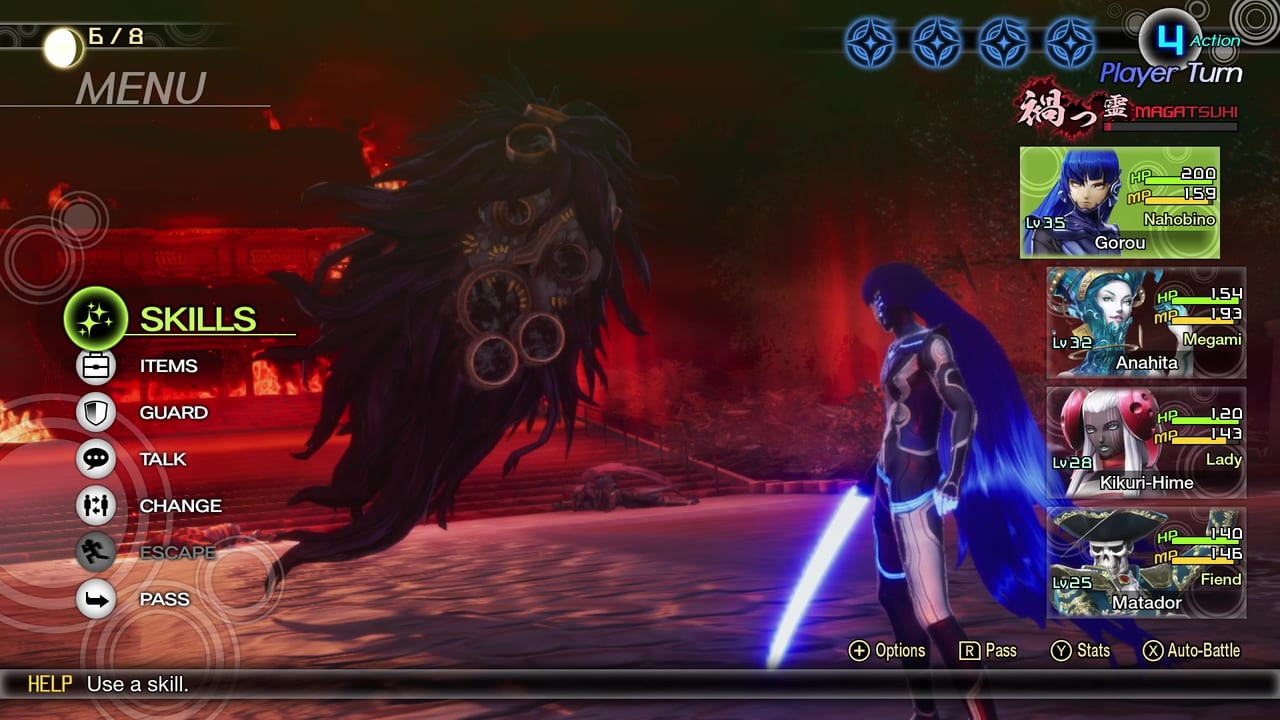The width and height of the screenshot is (1280, 720).
Task: Click the Pass arrow icon
Action: pos(95,598)
